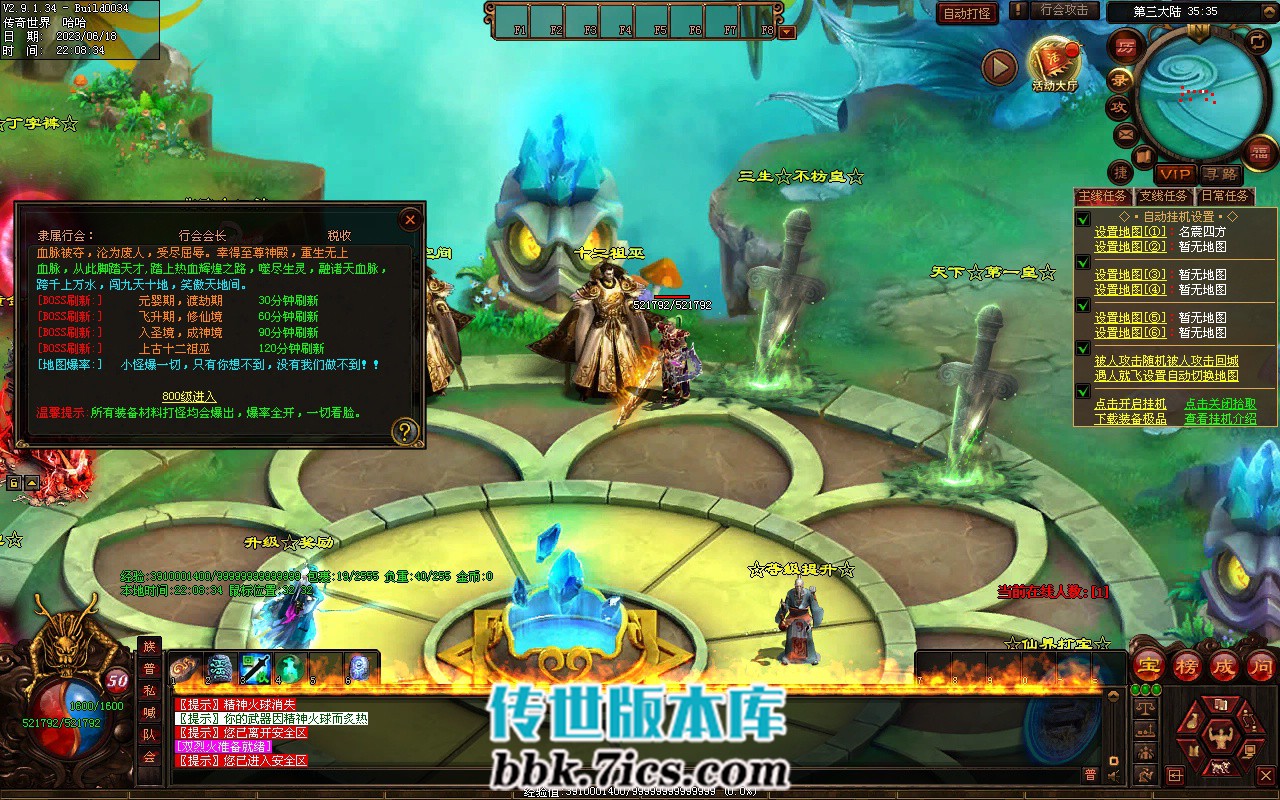Toggle the 自动打怪 auto-fight button
Viewport: 1280px width, 800px height.
[967, 13]
